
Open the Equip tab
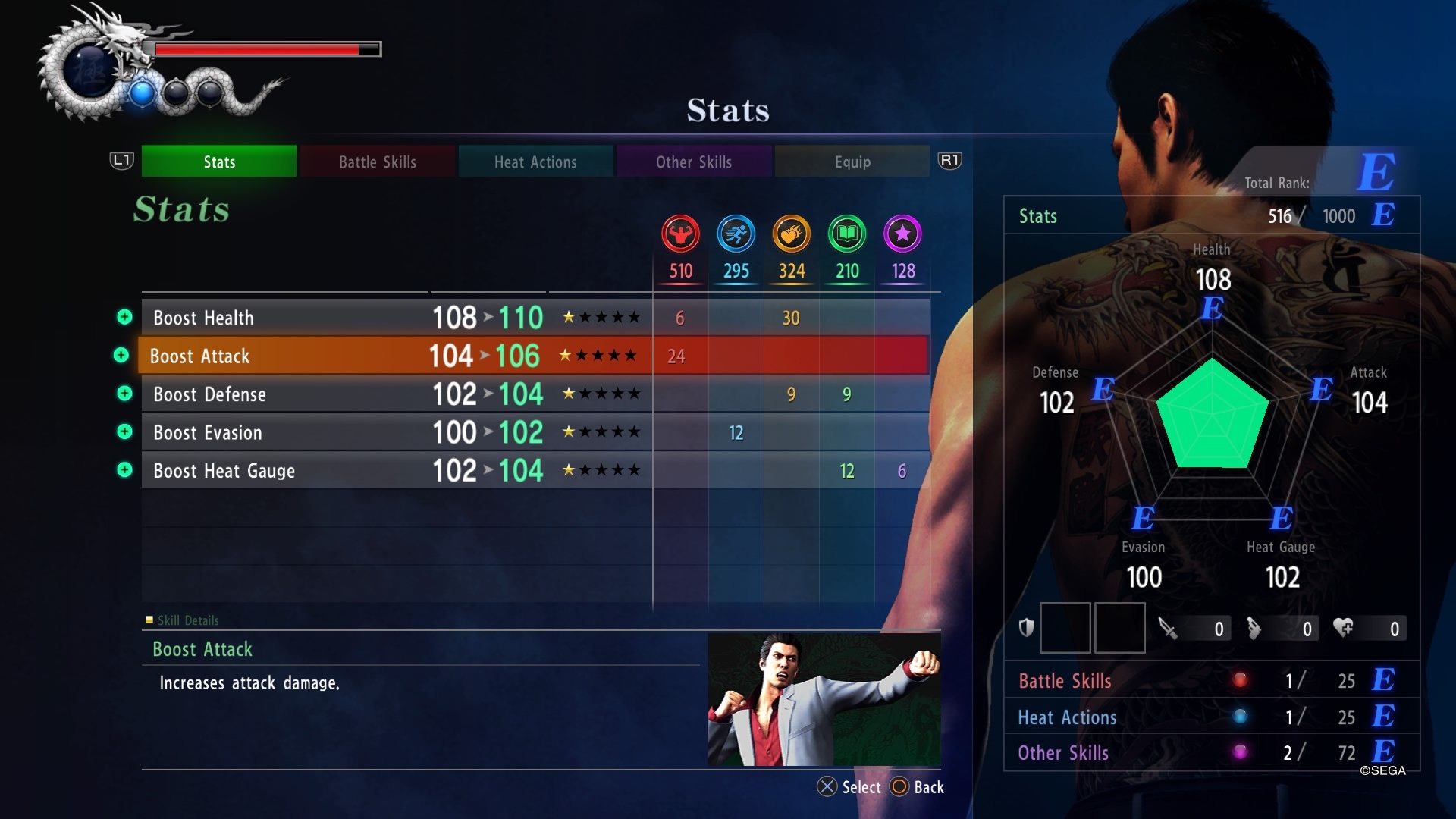pyautogui.click(x=852, y=162)
